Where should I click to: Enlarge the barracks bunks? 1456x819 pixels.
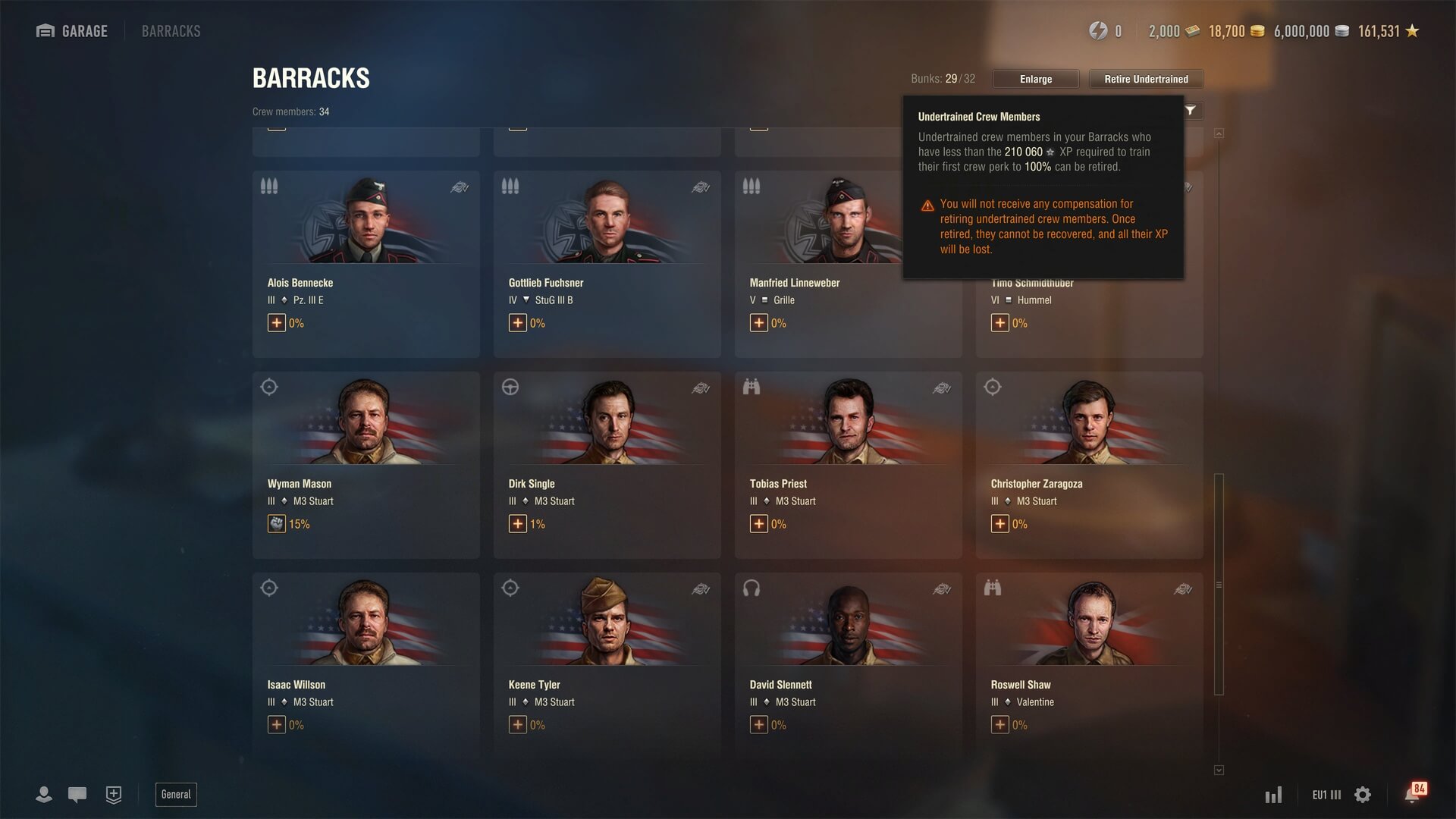(1035, 79)
